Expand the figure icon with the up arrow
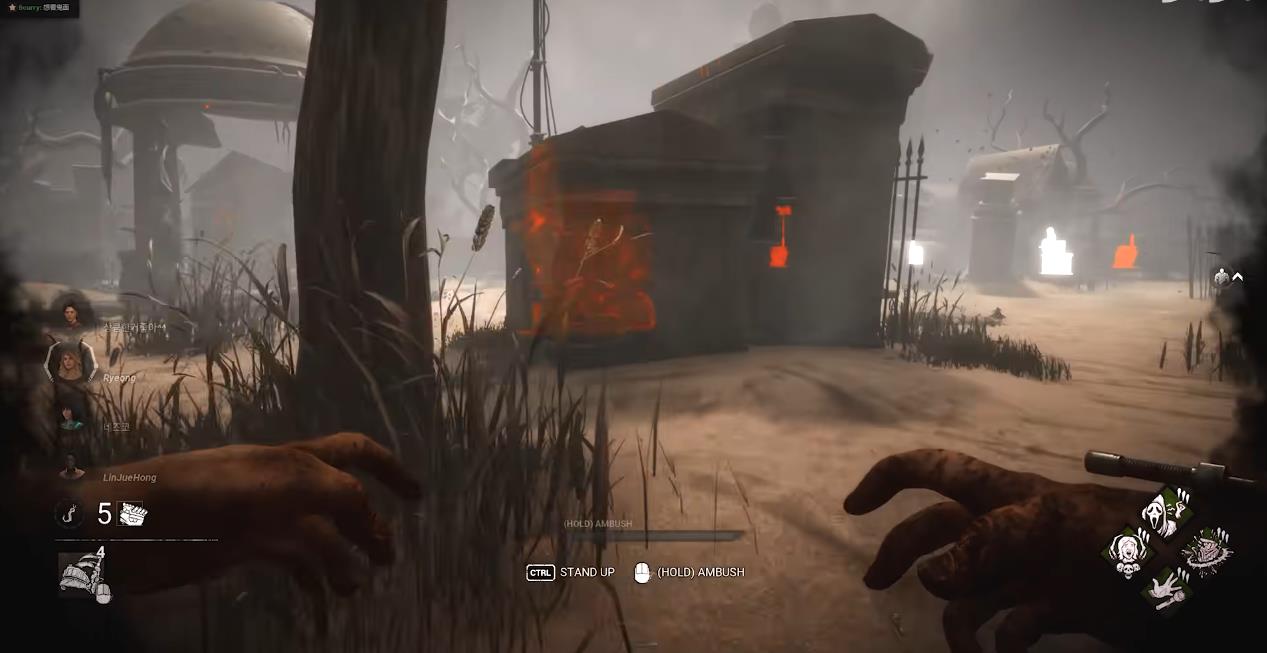The height and width of the screenshot is (653, 1267). point(1228,278)
